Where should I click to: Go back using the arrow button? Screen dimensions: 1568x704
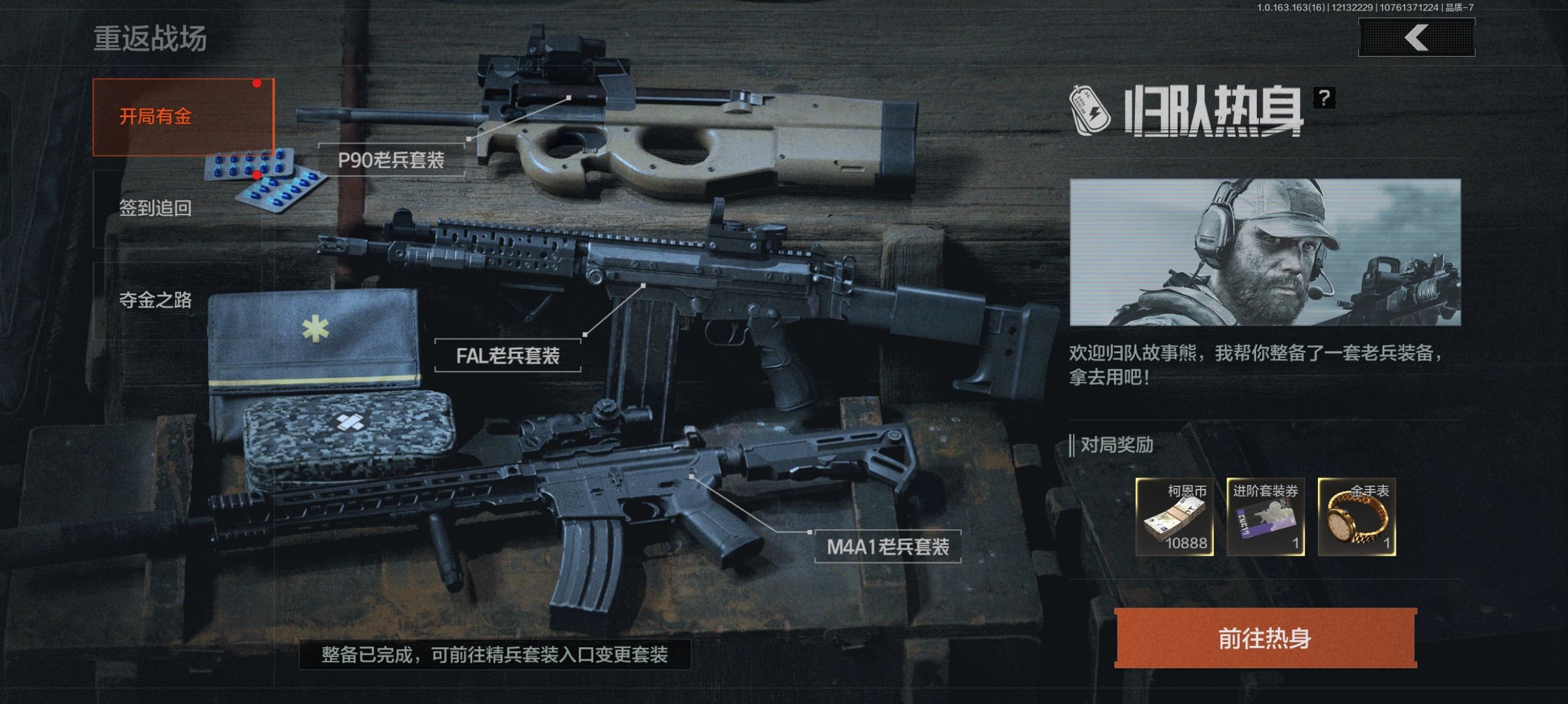1416,38
